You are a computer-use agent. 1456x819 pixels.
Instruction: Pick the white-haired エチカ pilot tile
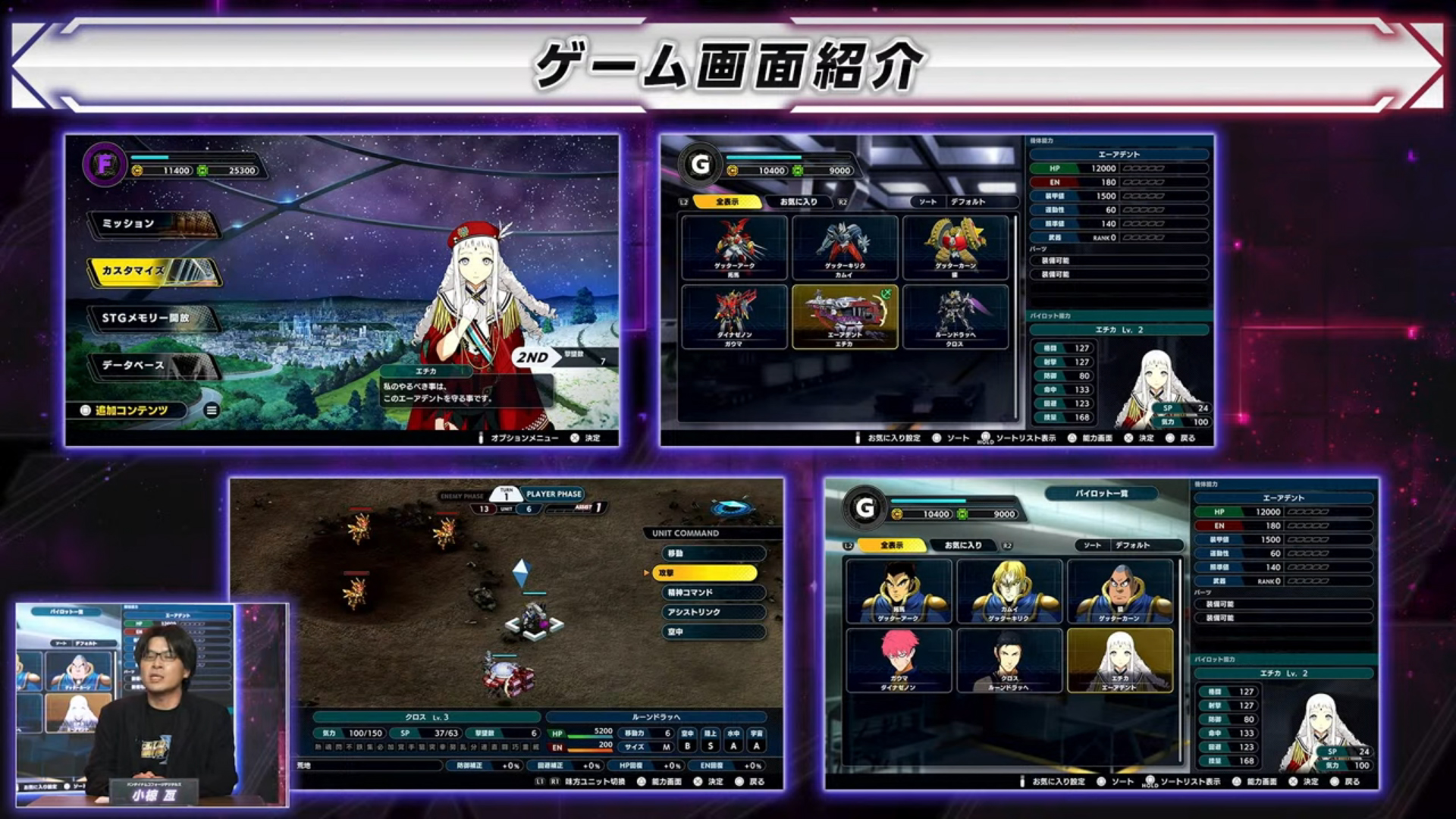tap(1120, 660)
